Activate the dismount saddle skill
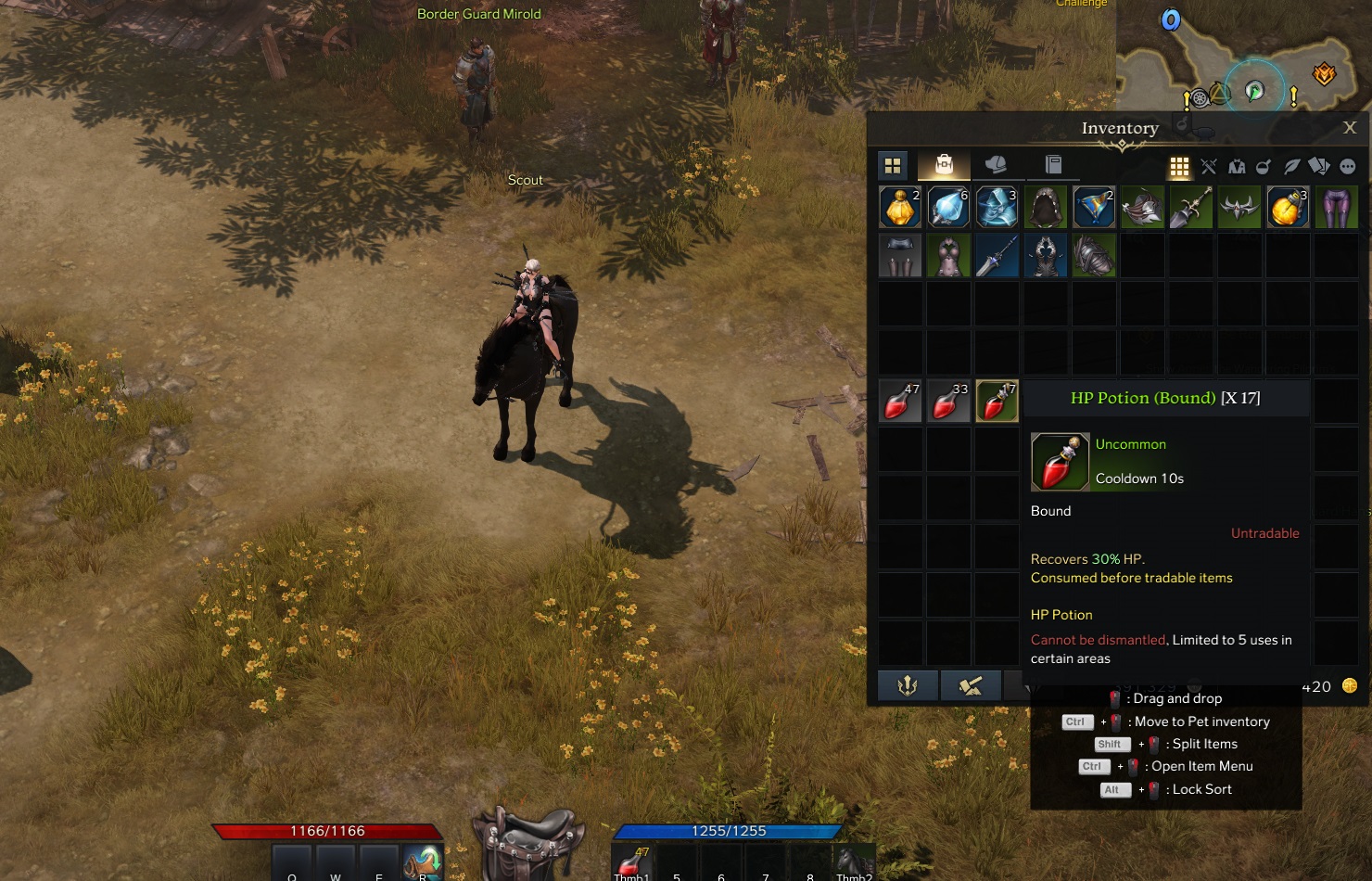This screenshot has width=1372, height=881. coord(528,840)
